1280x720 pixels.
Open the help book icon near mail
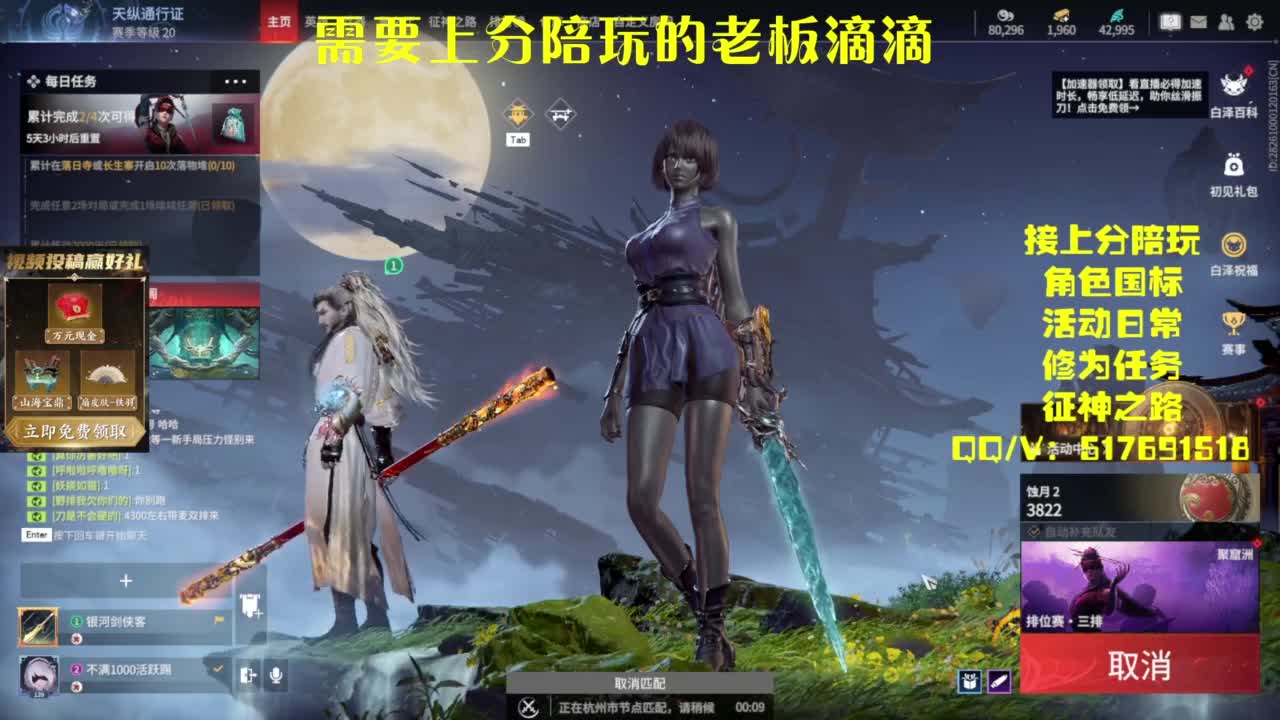point(1170,20)
